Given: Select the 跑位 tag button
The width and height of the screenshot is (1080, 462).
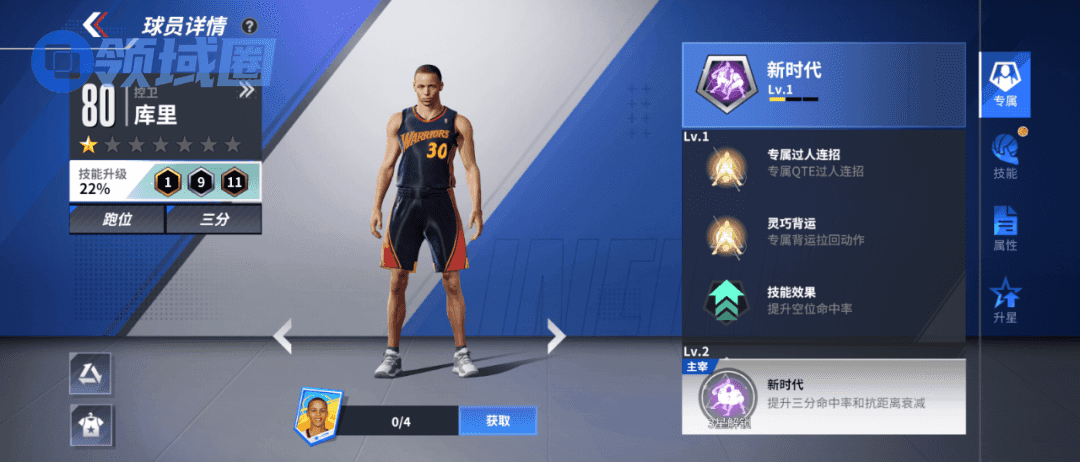Looking at the screenshot, I should (116, 219).
